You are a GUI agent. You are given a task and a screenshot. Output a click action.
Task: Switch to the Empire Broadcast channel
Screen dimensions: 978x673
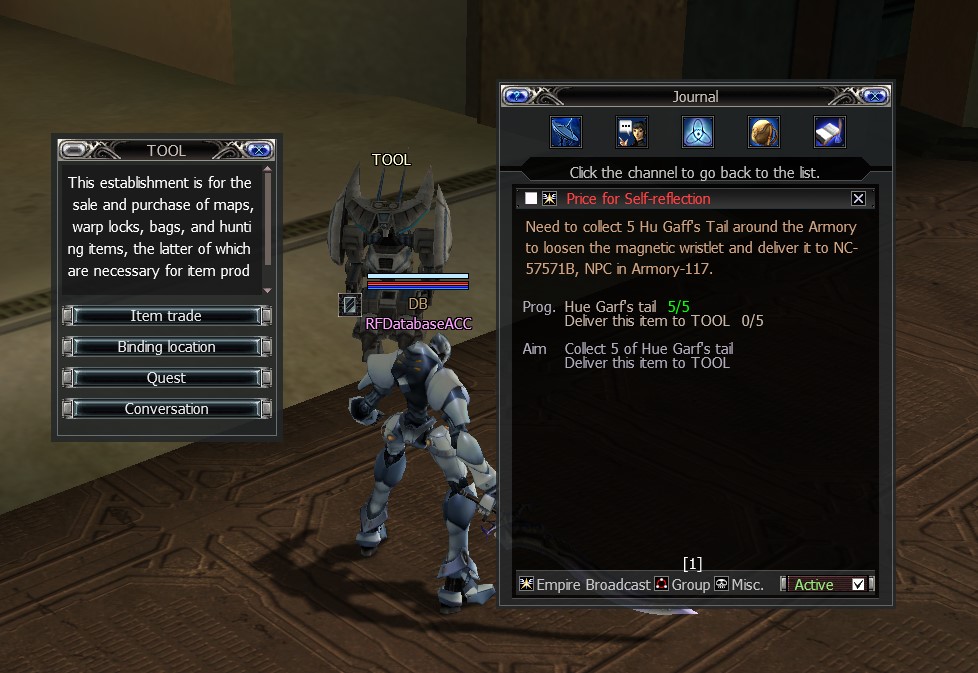586,585
